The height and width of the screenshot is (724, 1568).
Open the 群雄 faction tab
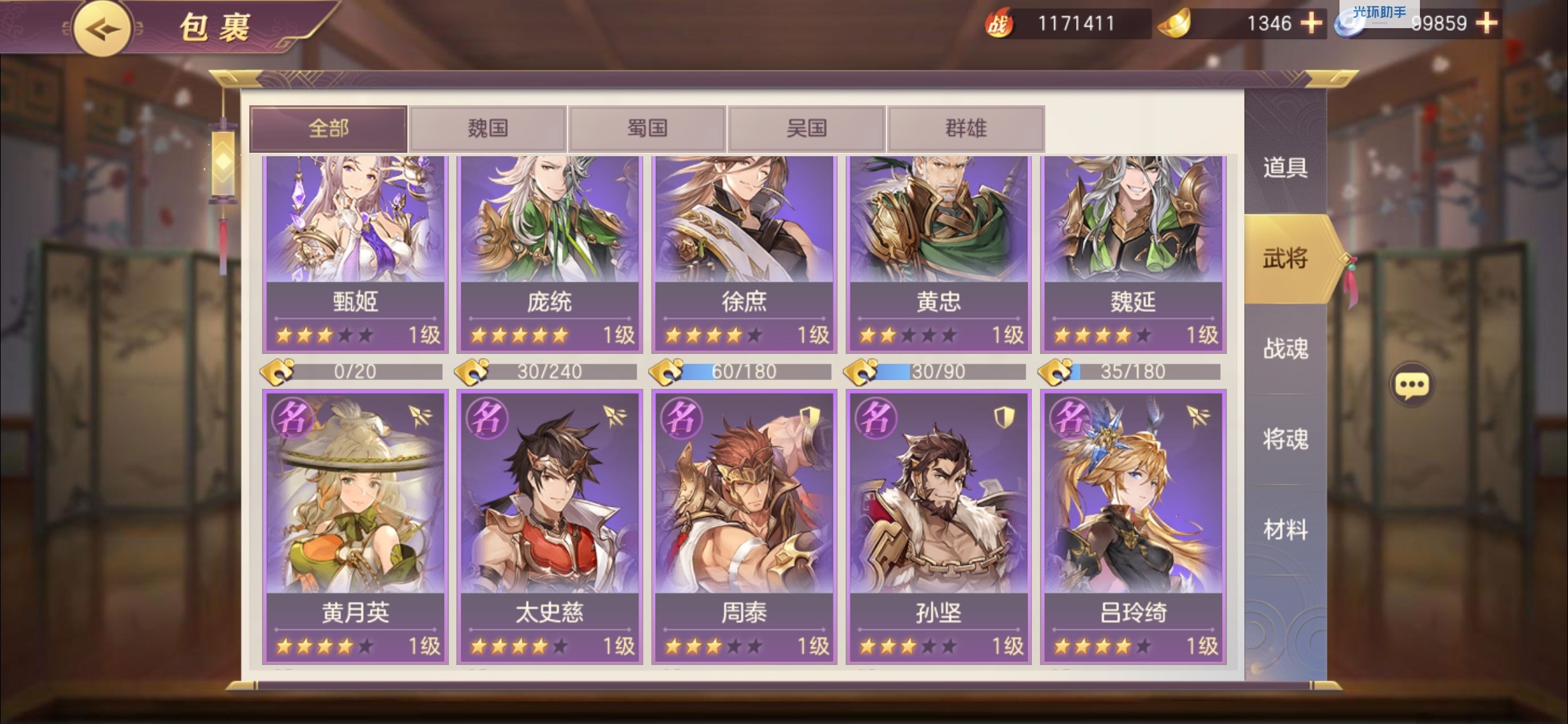966,128
